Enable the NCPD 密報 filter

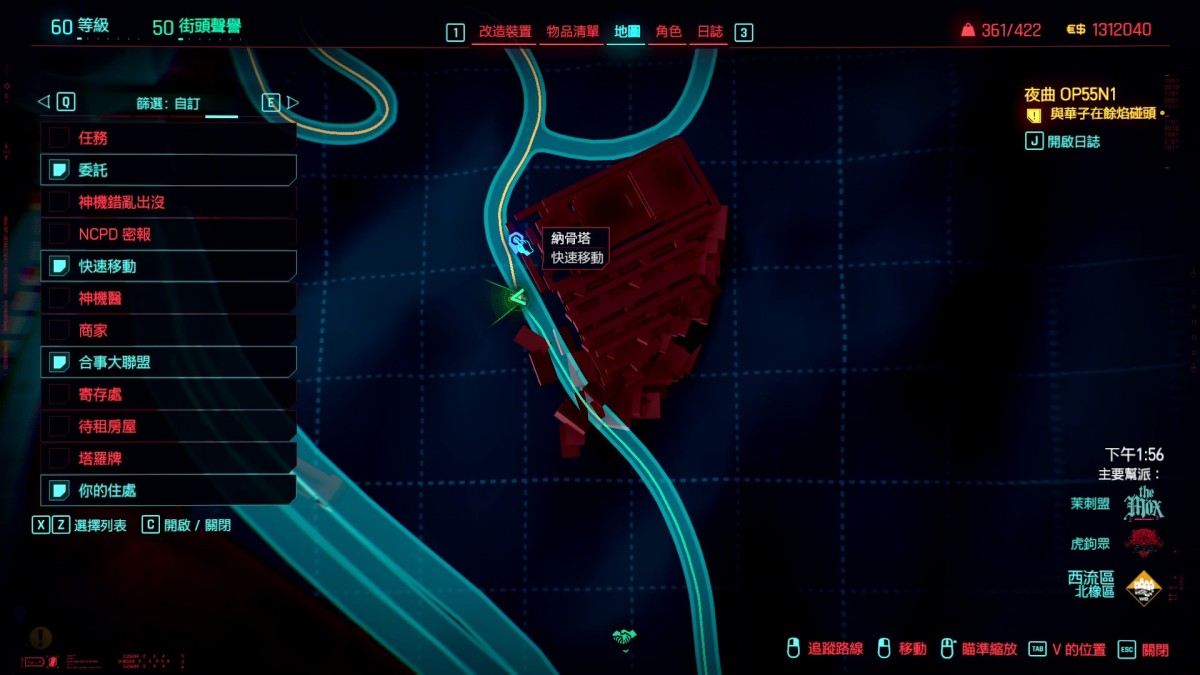(168, 234)
